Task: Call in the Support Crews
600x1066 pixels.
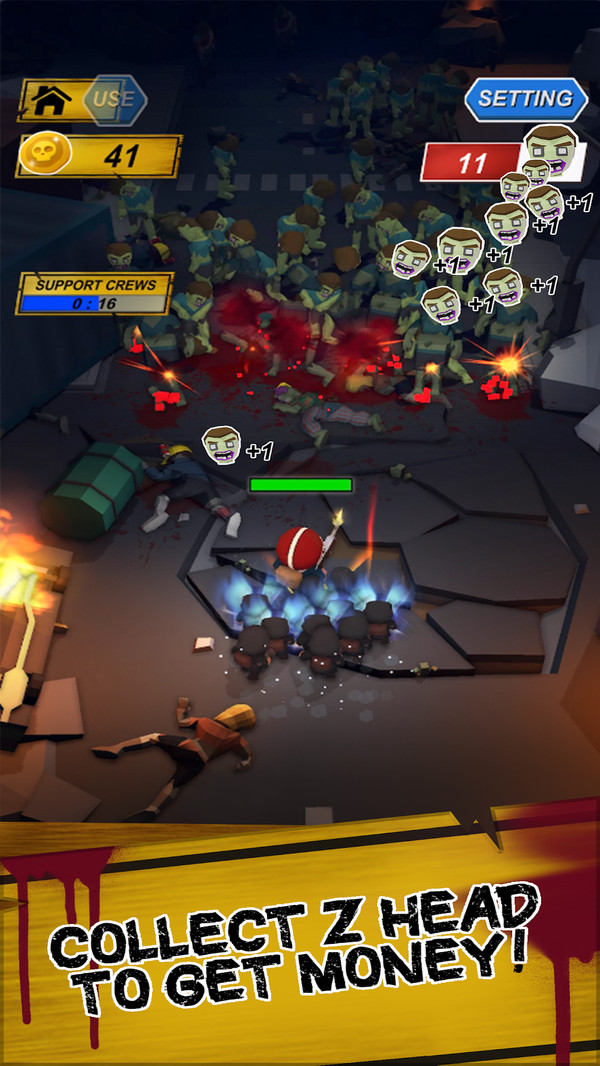Action: pos(95,293)
